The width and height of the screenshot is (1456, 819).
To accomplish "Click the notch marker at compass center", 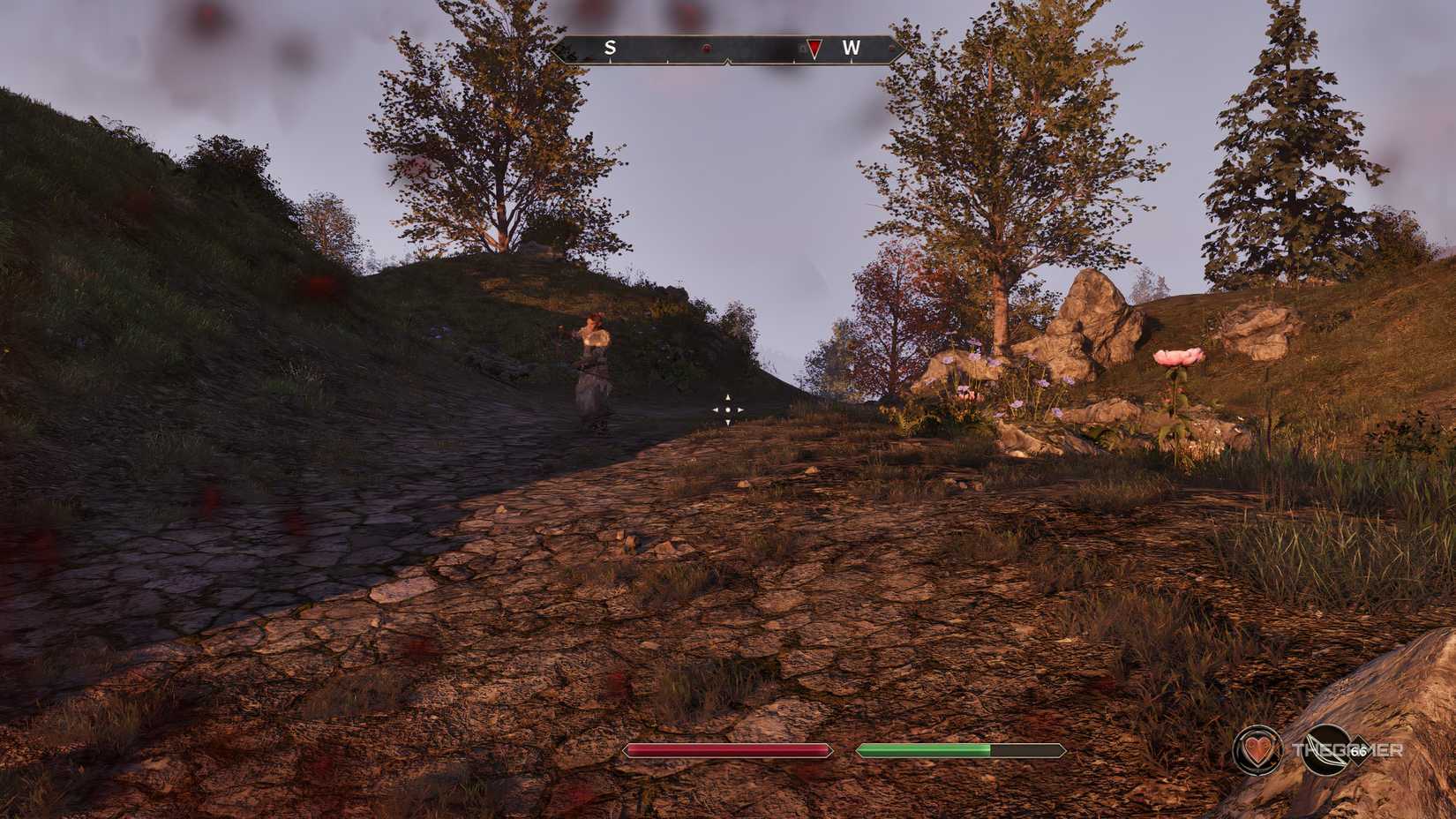I will click(x=728, y=62).
